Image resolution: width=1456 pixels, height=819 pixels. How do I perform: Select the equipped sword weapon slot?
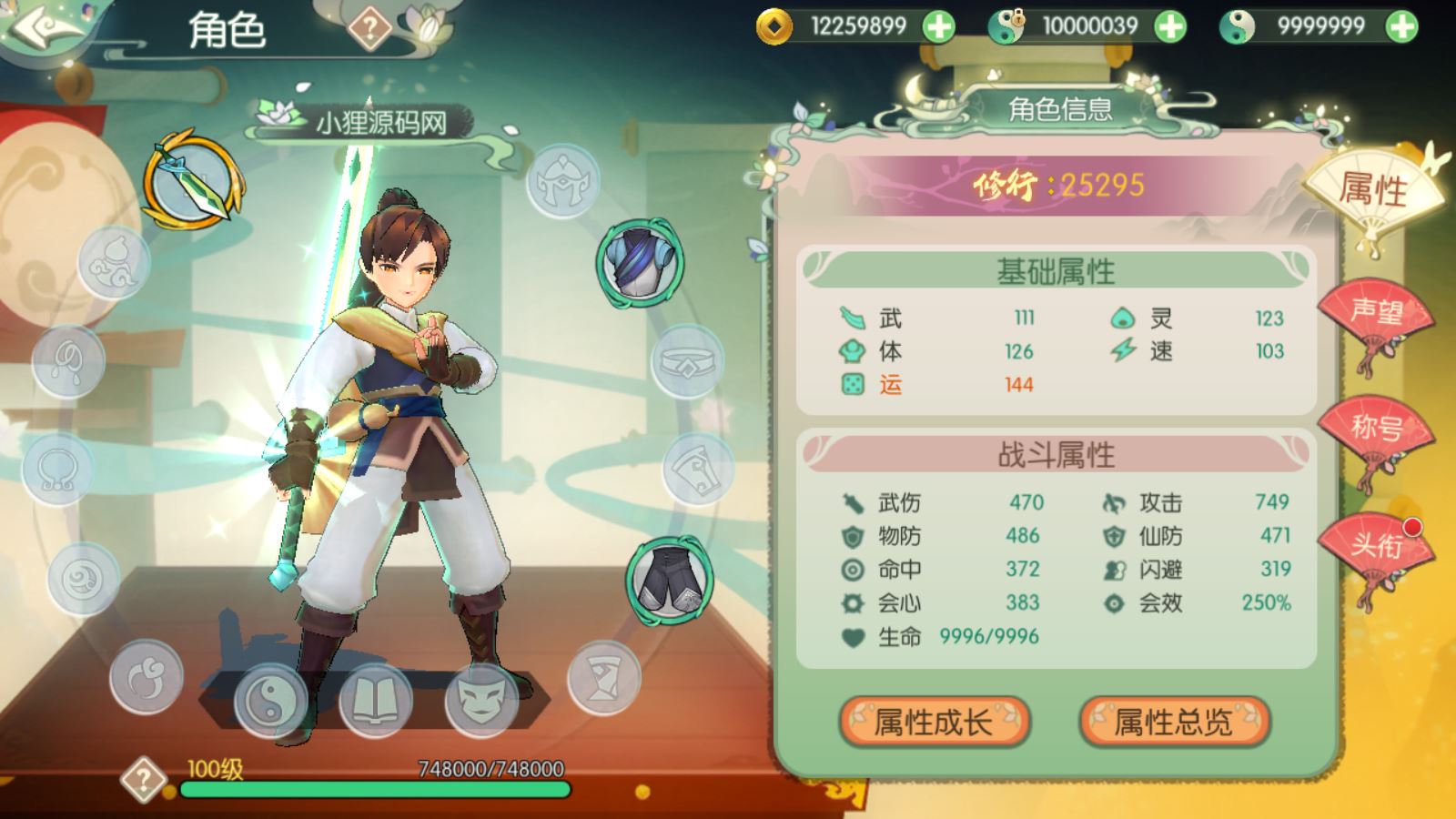[193, 179]
